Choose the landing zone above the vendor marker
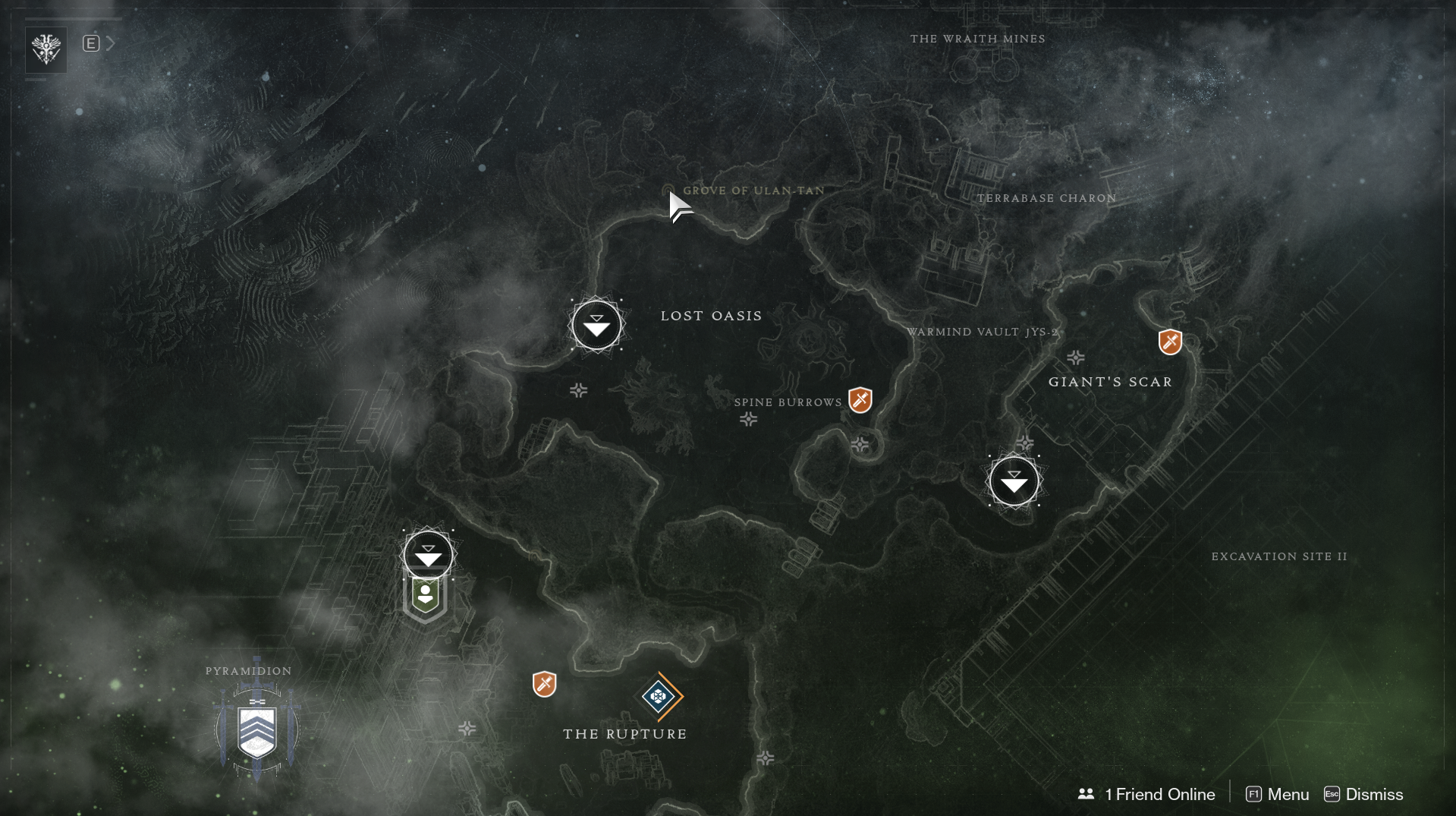This screenshot has width=1456, height=816. pyautogui.click(x=428, y=555)
